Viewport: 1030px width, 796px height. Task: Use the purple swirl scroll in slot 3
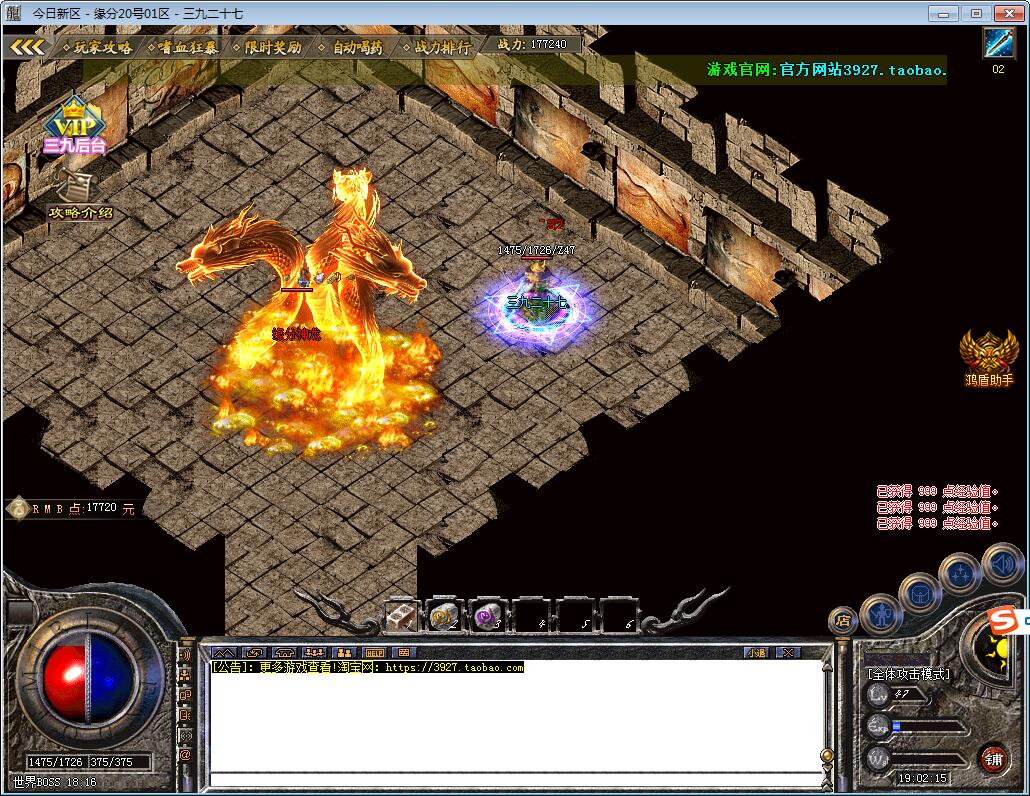[488, 616]
